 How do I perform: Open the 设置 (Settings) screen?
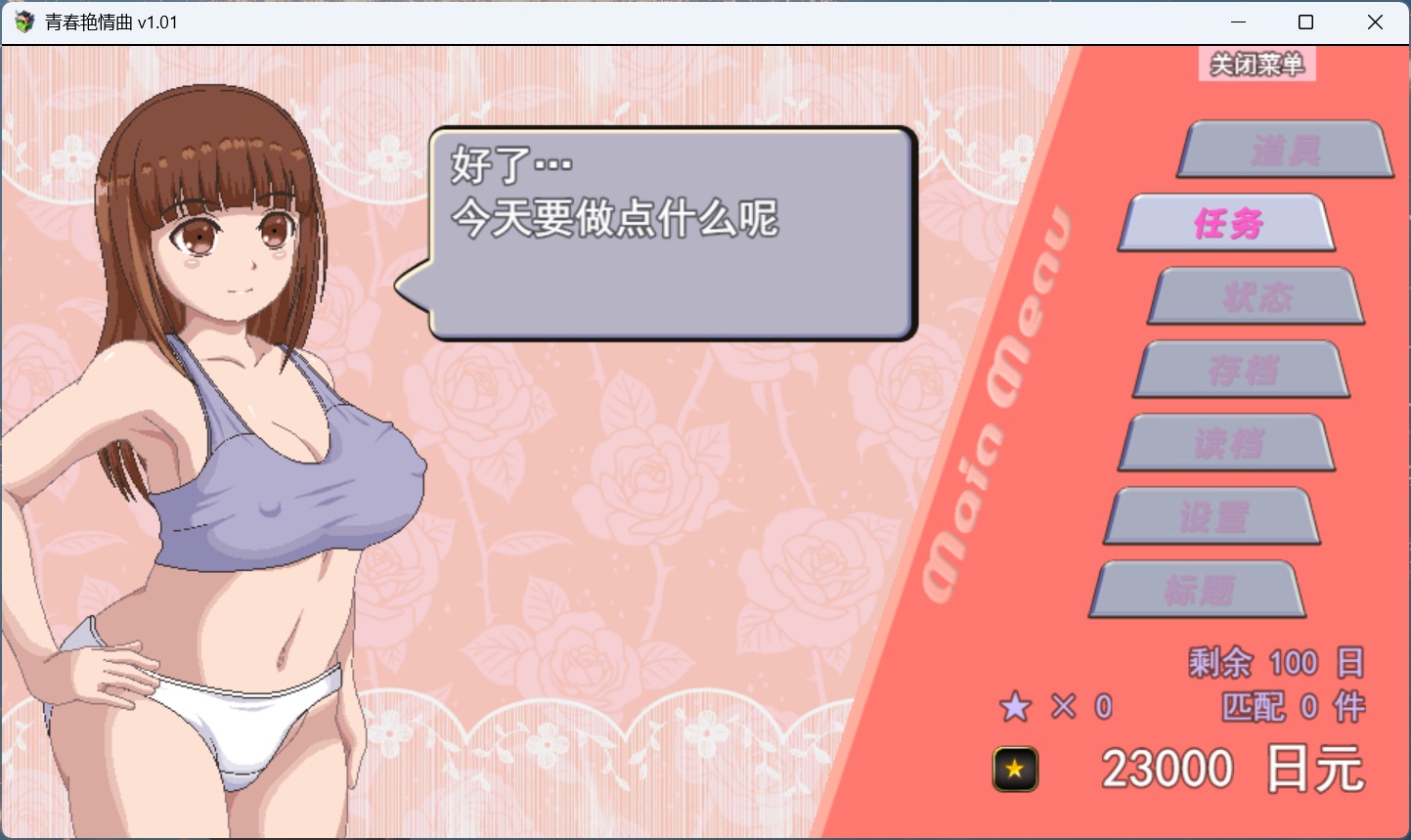[x=1211, y=516]
